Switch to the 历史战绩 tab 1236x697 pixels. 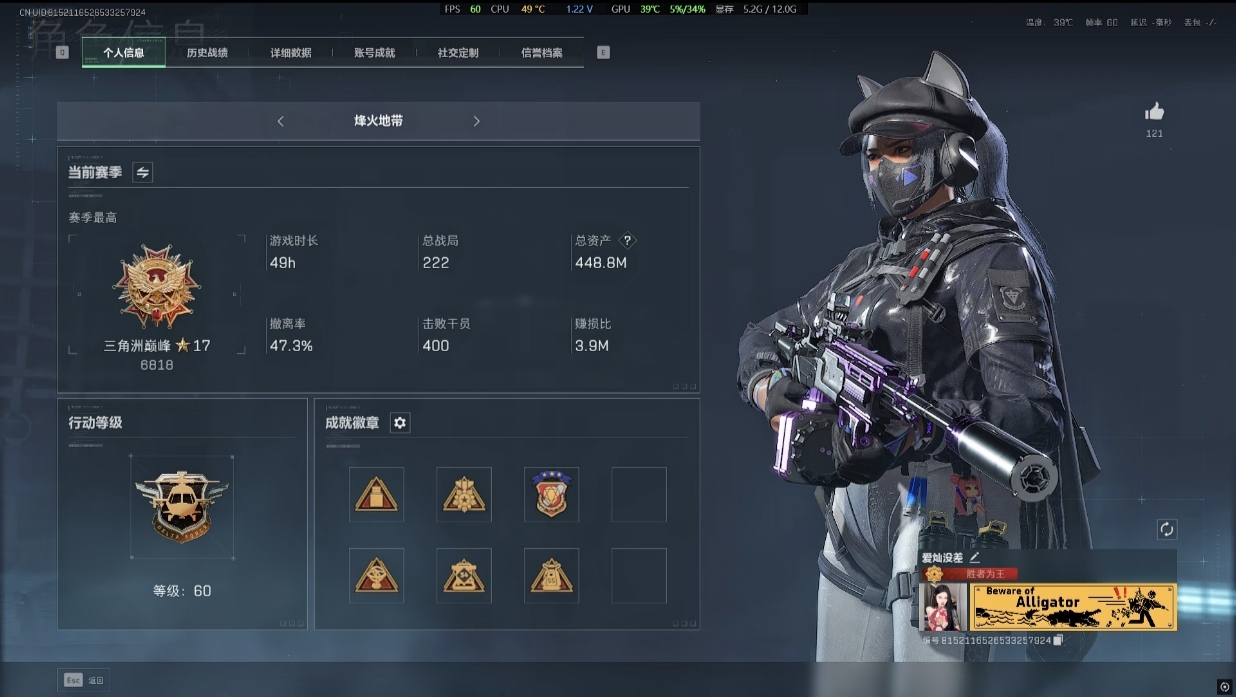(207, 53)
